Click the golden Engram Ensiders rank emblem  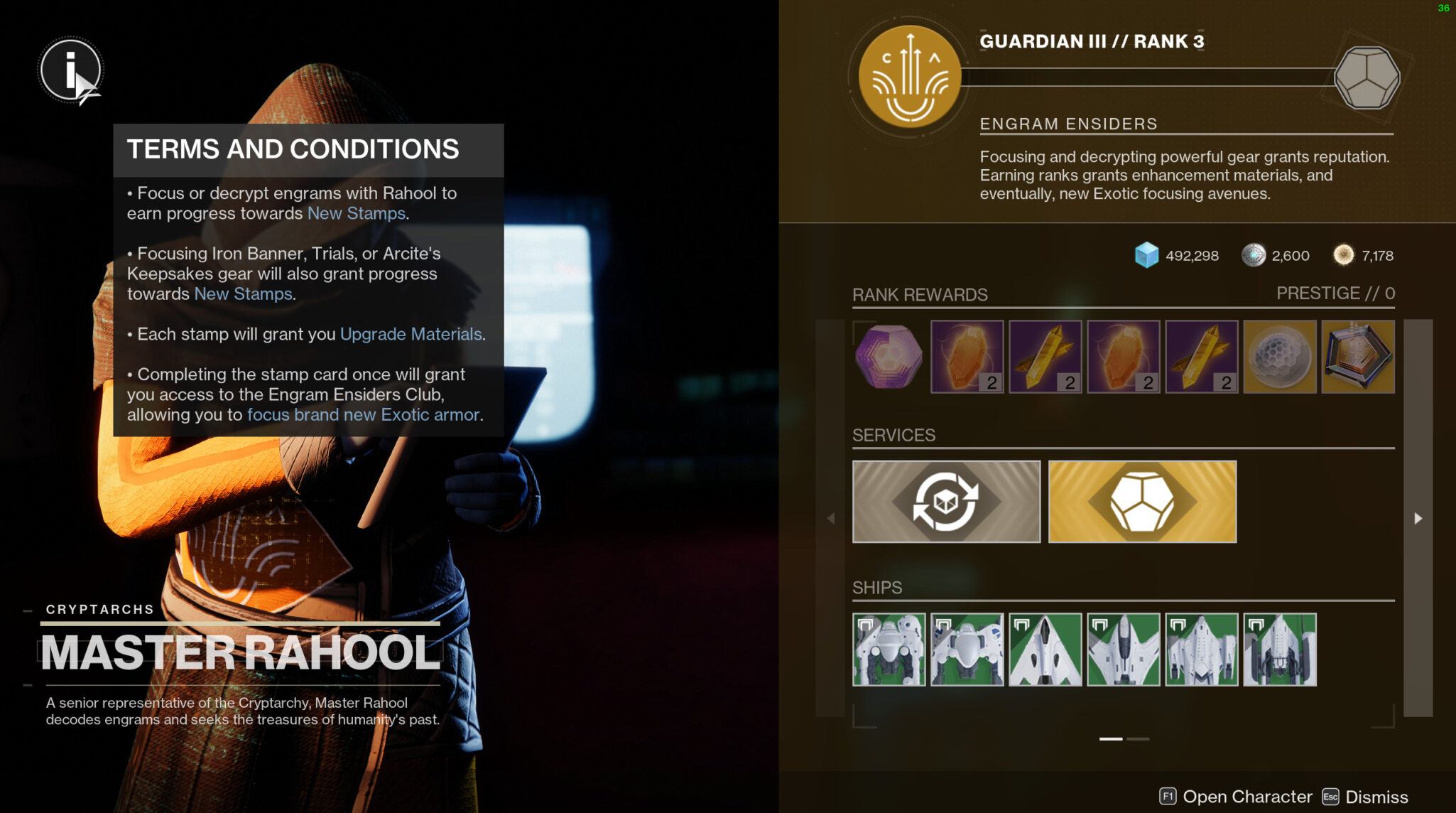[x=909, y=77]
